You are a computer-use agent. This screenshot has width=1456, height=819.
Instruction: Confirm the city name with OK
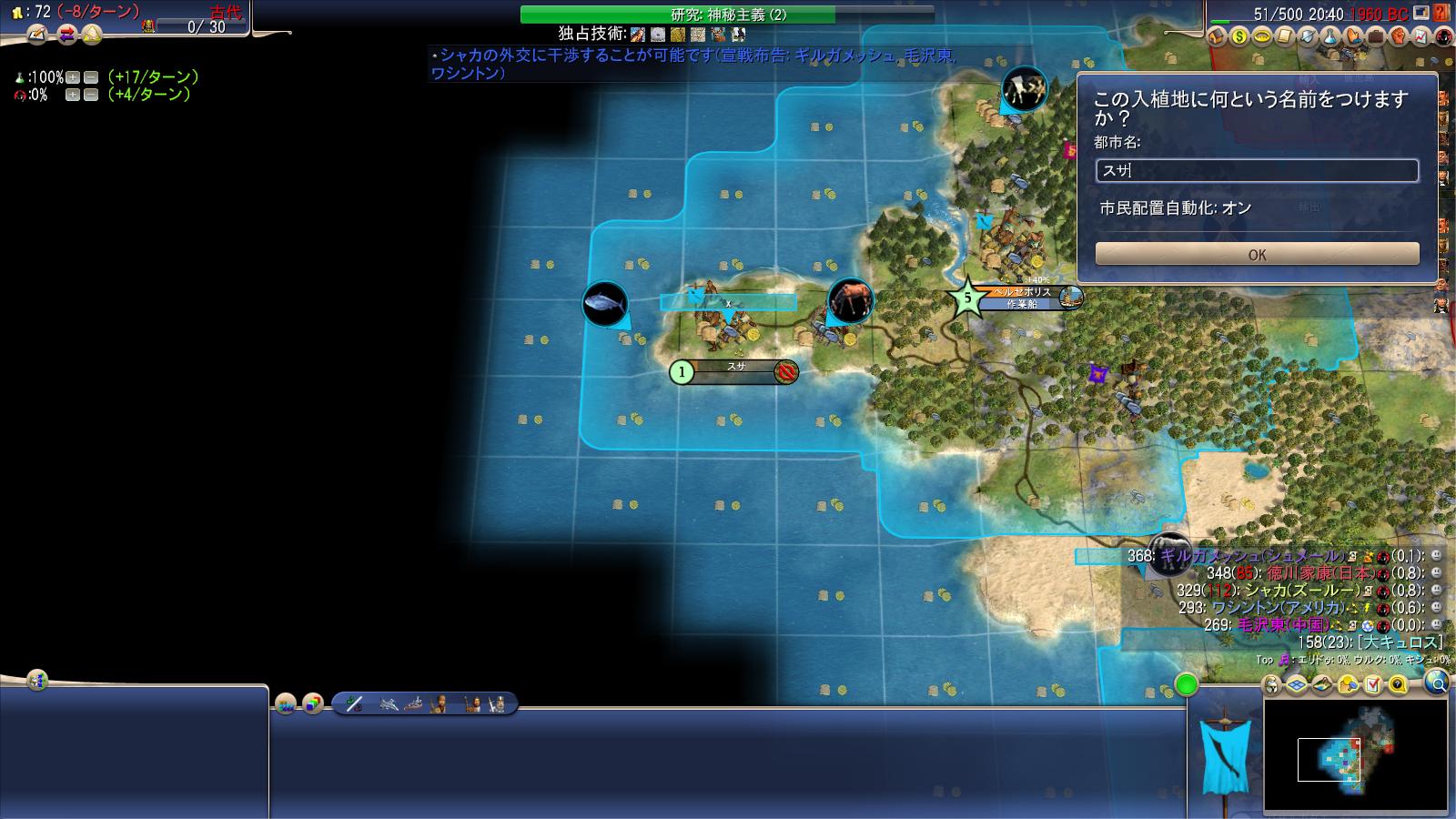coord(1257,254)
